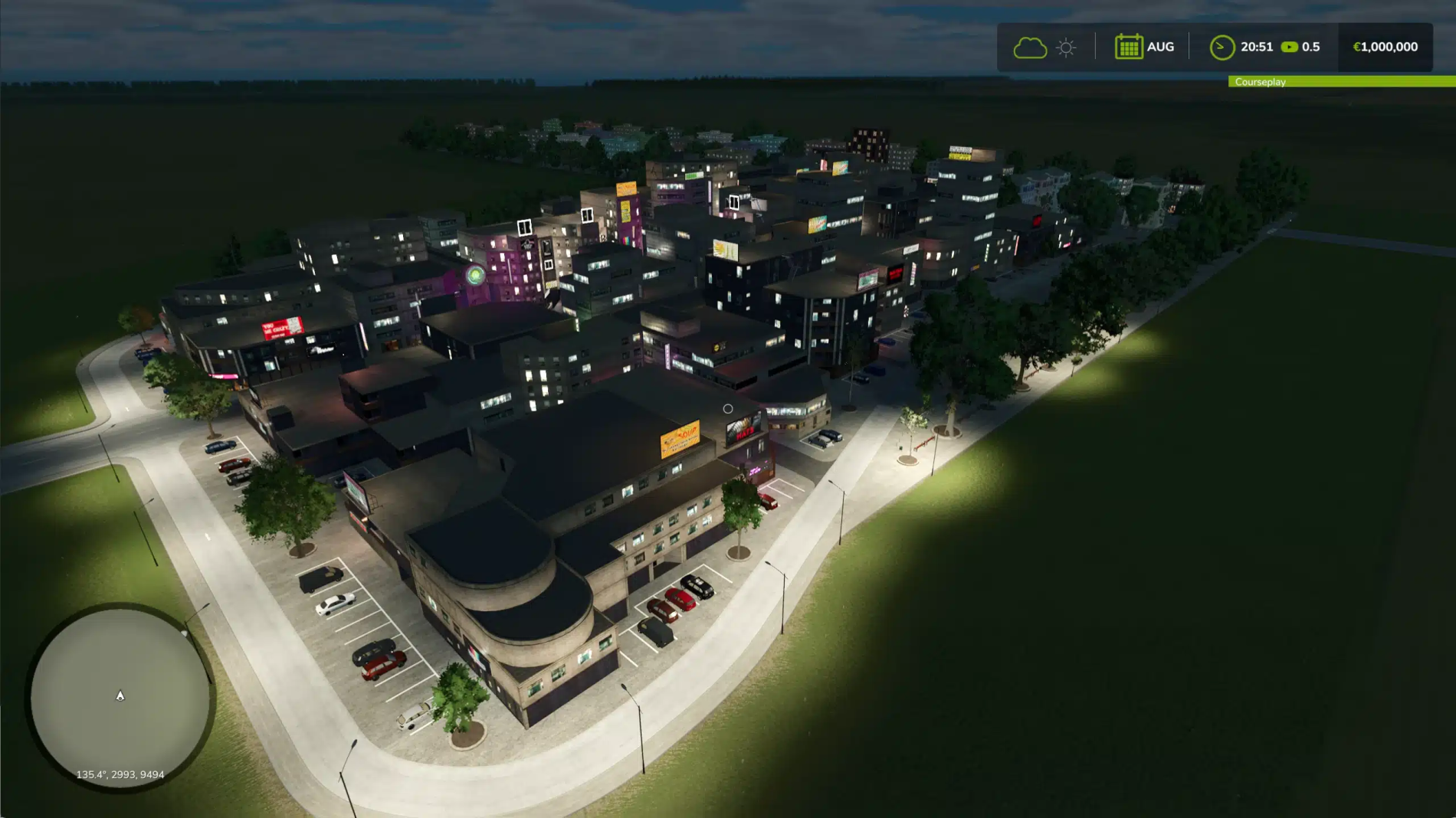Image resolution: width=1456 pixels, height=818 pixels.
Task: Click the AUG calendar icon
Action: (x=1128, y=47)
